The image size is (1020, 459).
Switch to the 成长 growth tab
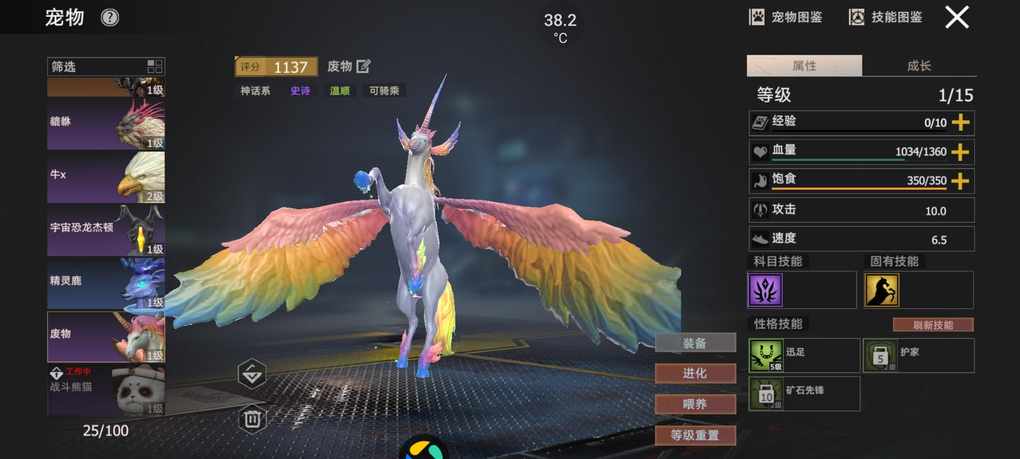coord(919,66)
